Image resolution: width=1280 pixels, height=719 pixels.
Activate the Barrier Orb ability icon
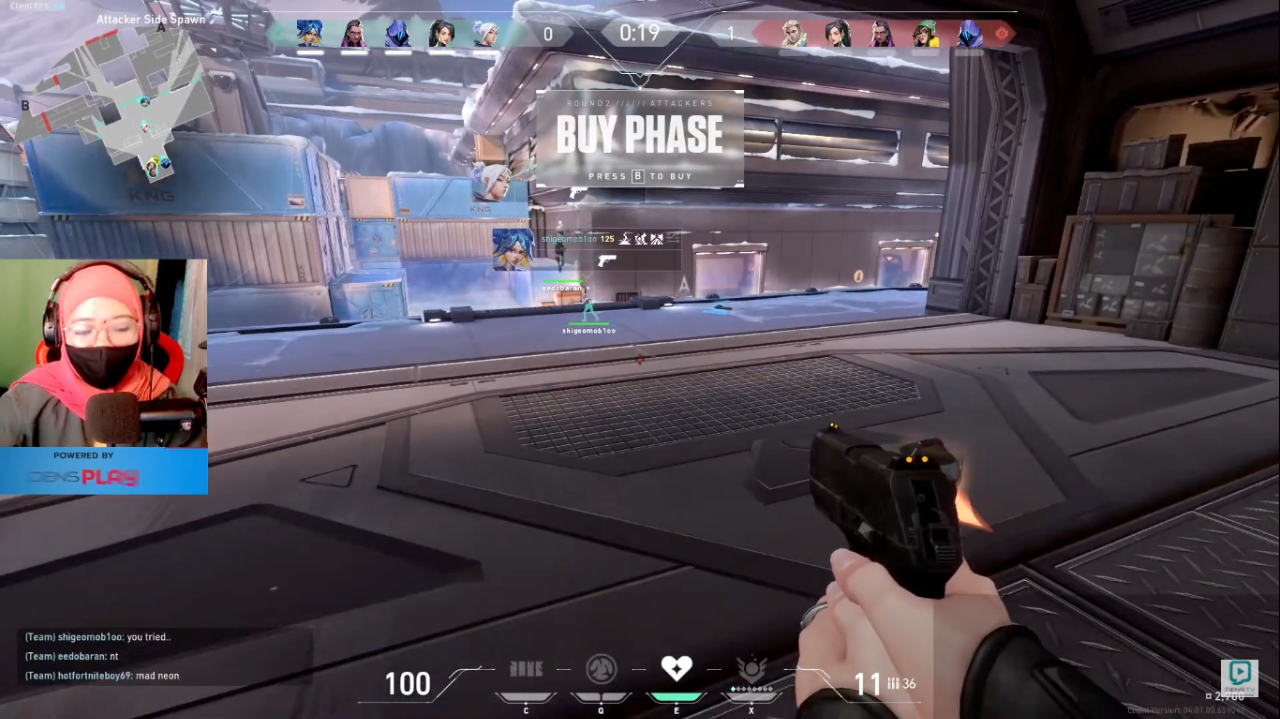pos(526,668)
